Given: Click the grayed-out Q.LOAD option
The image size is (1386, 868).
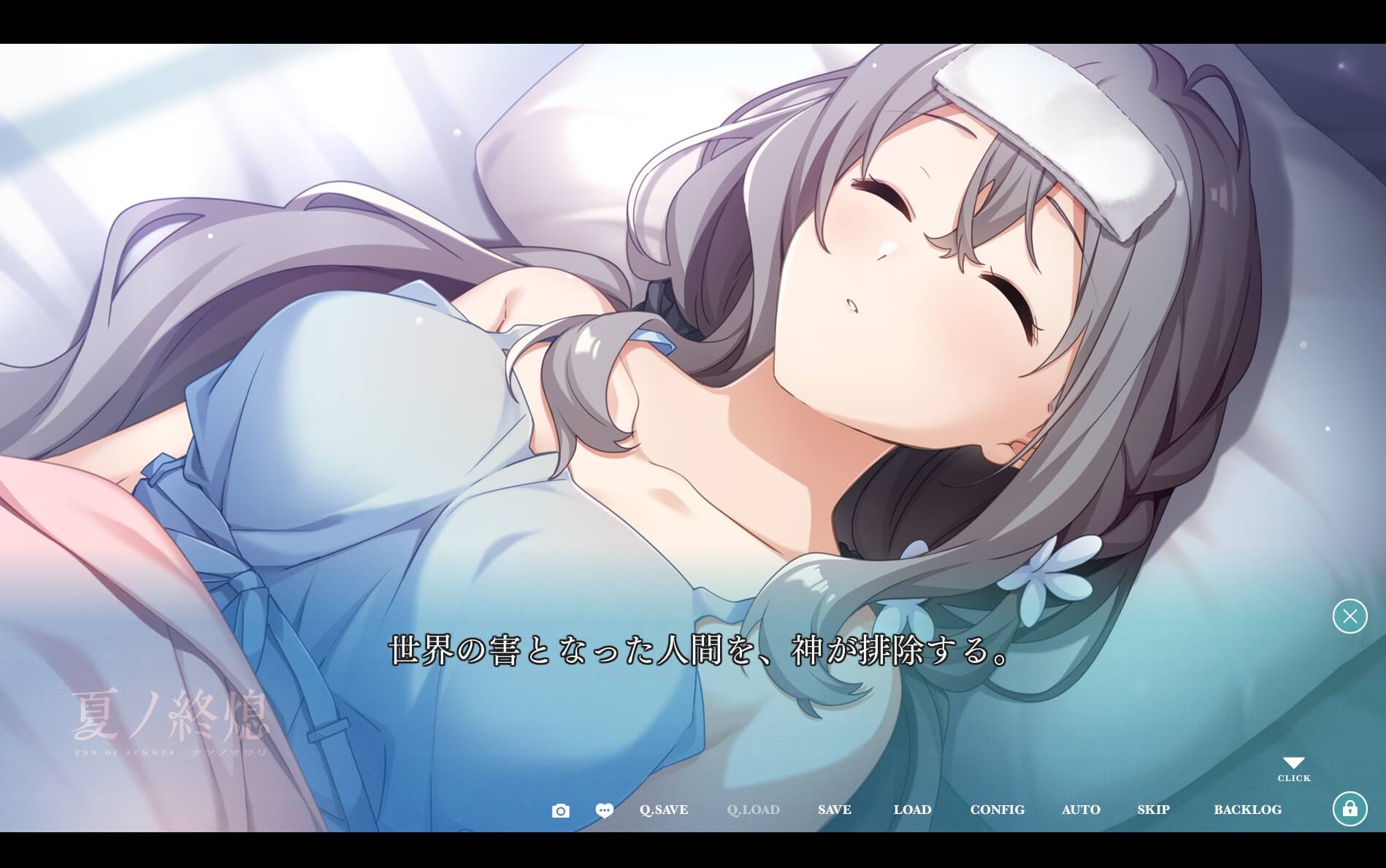Looking at the screenshot, I should [x=753, y=810].
